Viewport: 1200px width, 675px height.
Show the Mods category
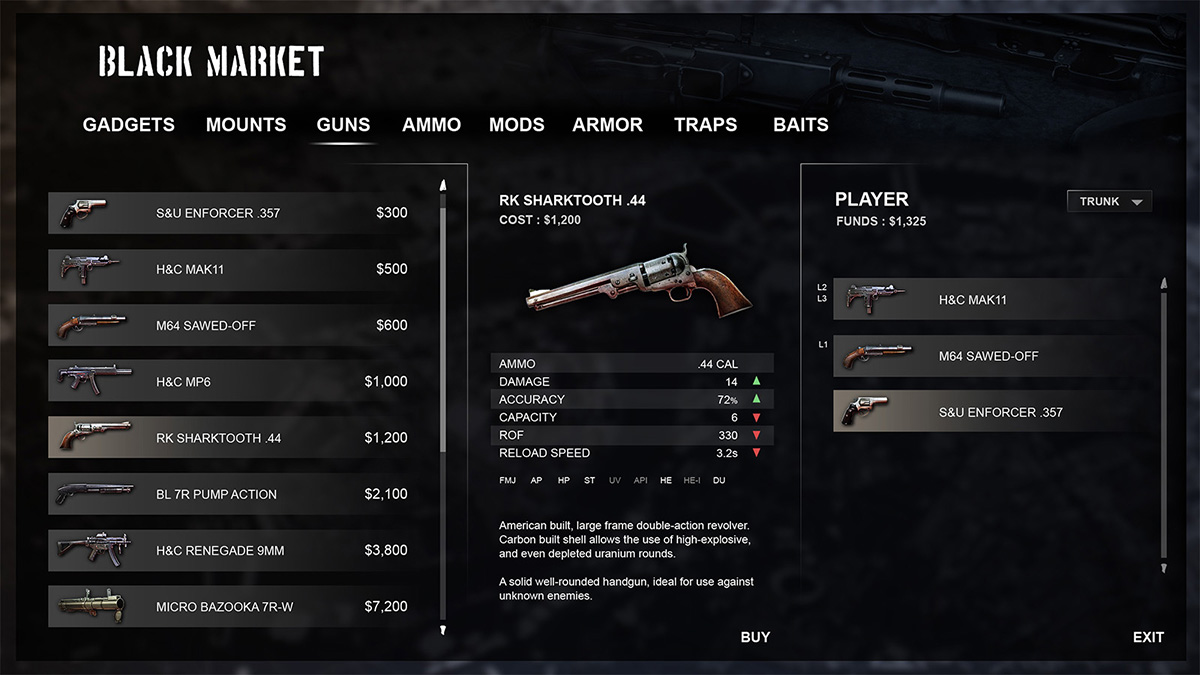(516, 125)
